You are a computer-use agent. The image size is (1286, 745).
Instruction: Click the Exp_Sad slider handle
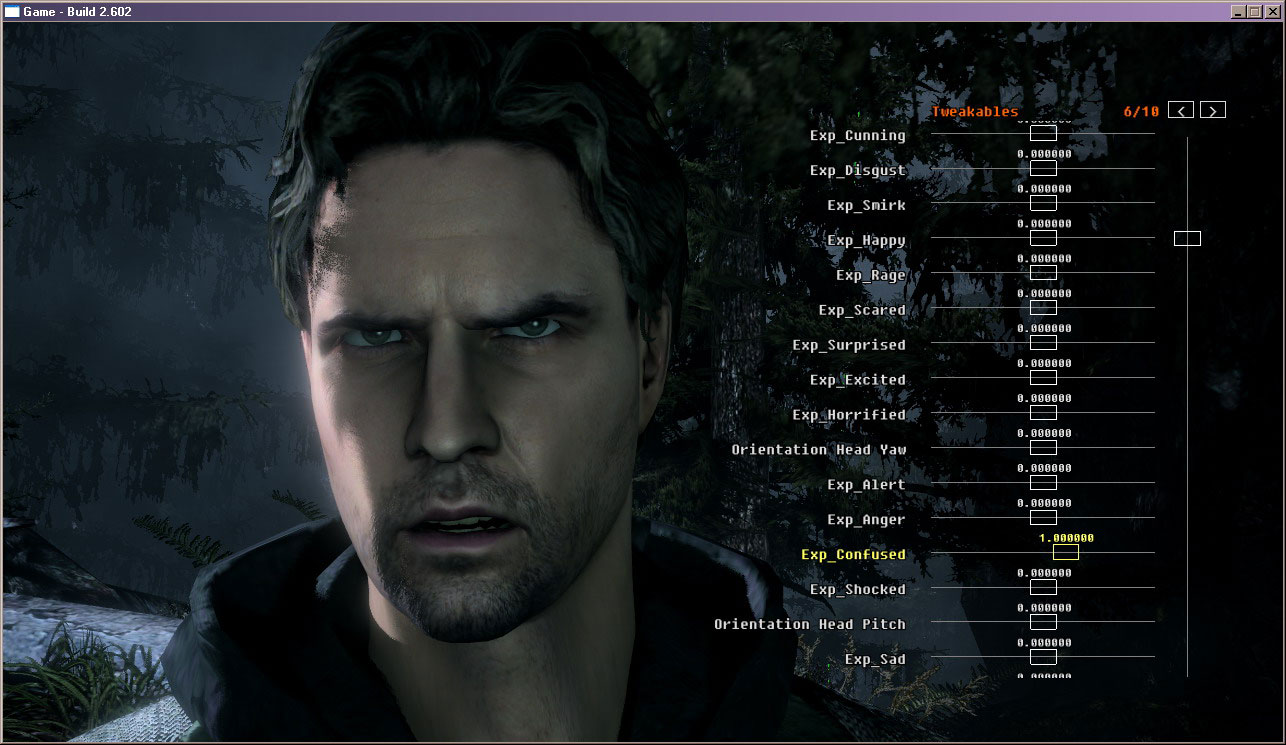[1043, 657]
